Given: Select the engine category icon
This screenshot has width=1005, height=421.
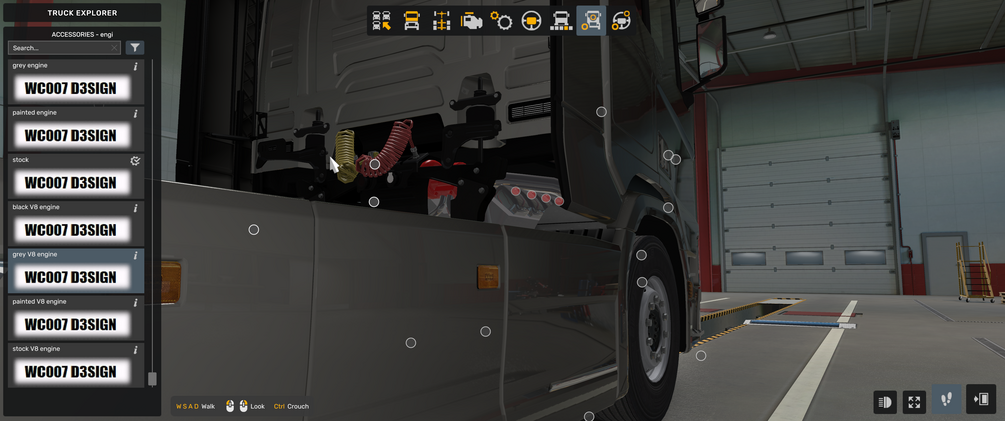Looking at the screenshot, I should (x=471, y=21).
